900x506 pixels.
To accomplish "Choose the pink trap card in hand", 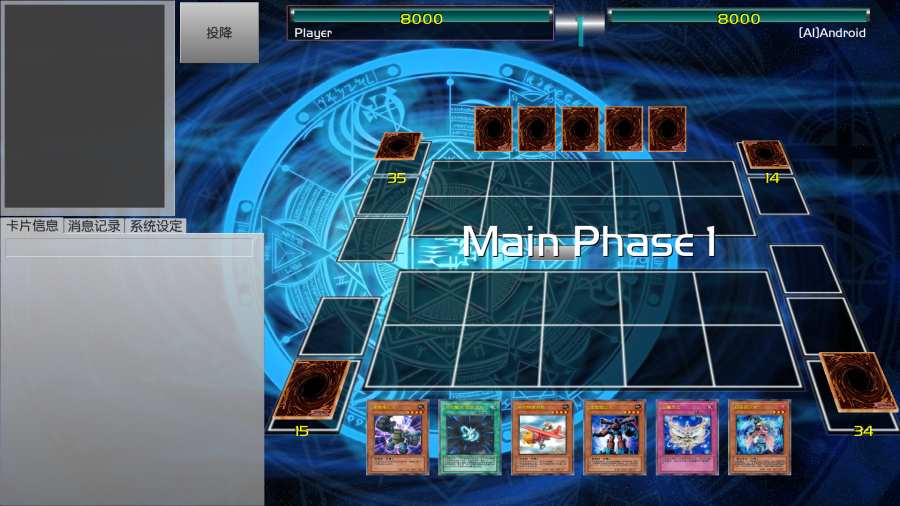I will [x=687, y=437].
